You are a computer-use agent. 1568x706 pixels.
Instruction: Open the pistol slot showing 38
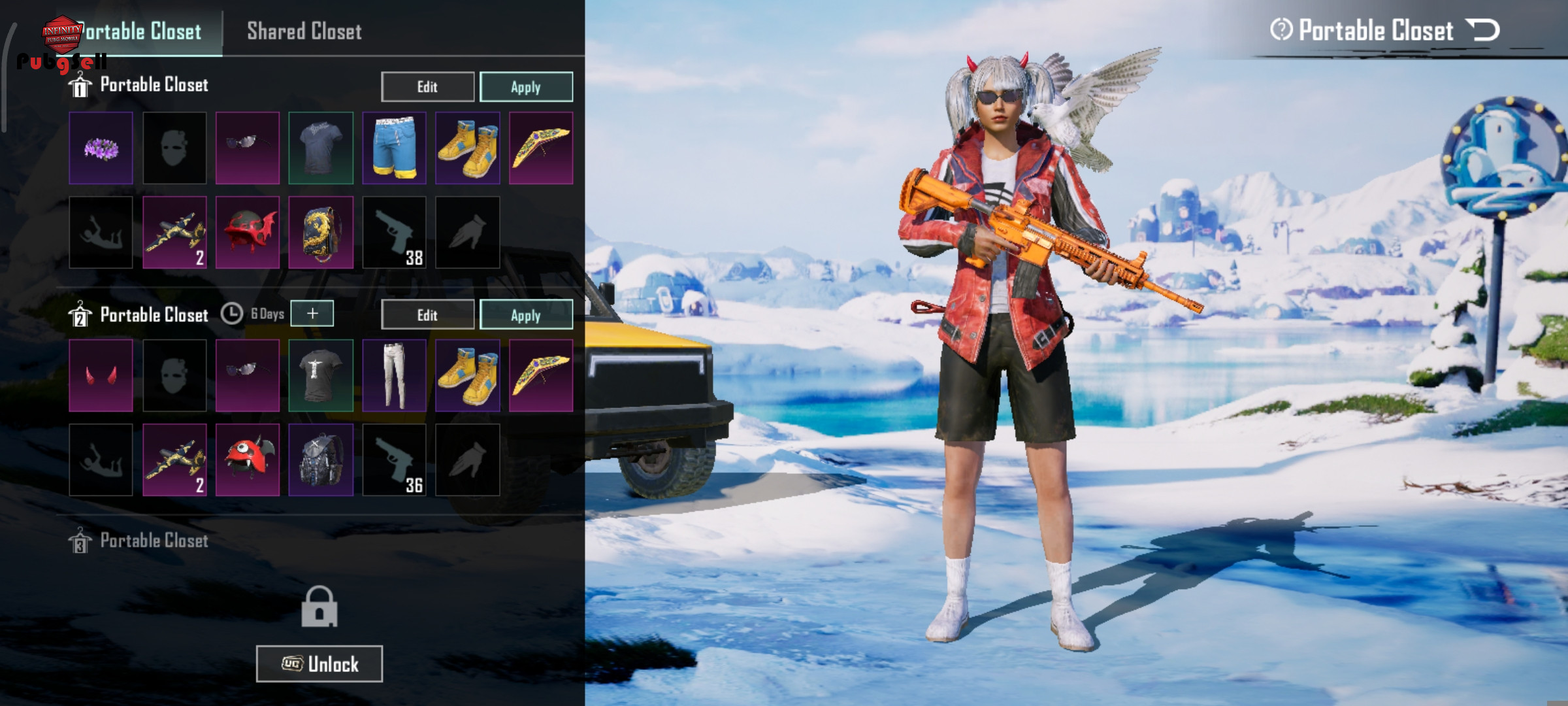point(394,232)
